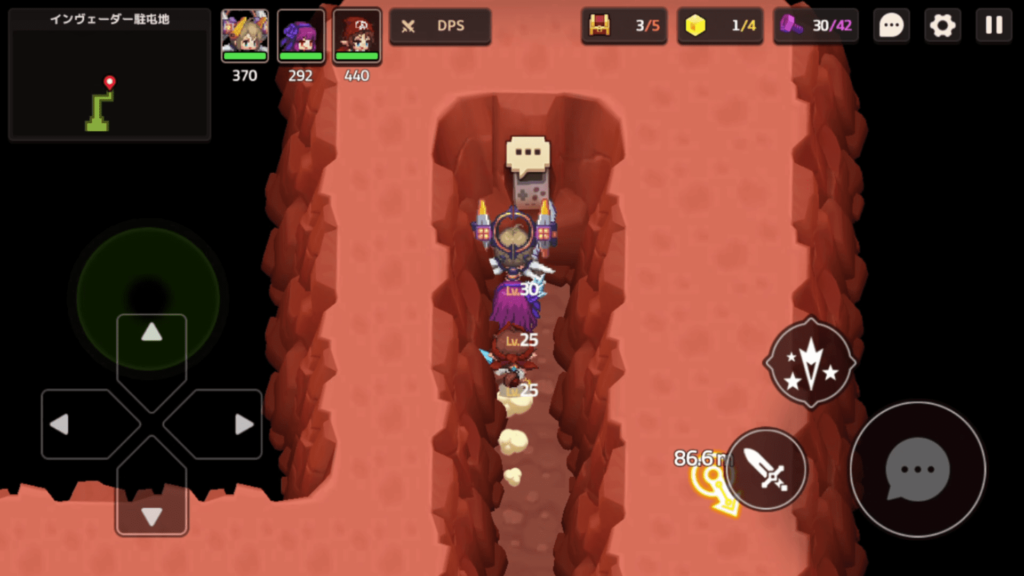Tap the left arrow on the D-pad
Viewport: 1024px width, 576px height.
(60, 424)
